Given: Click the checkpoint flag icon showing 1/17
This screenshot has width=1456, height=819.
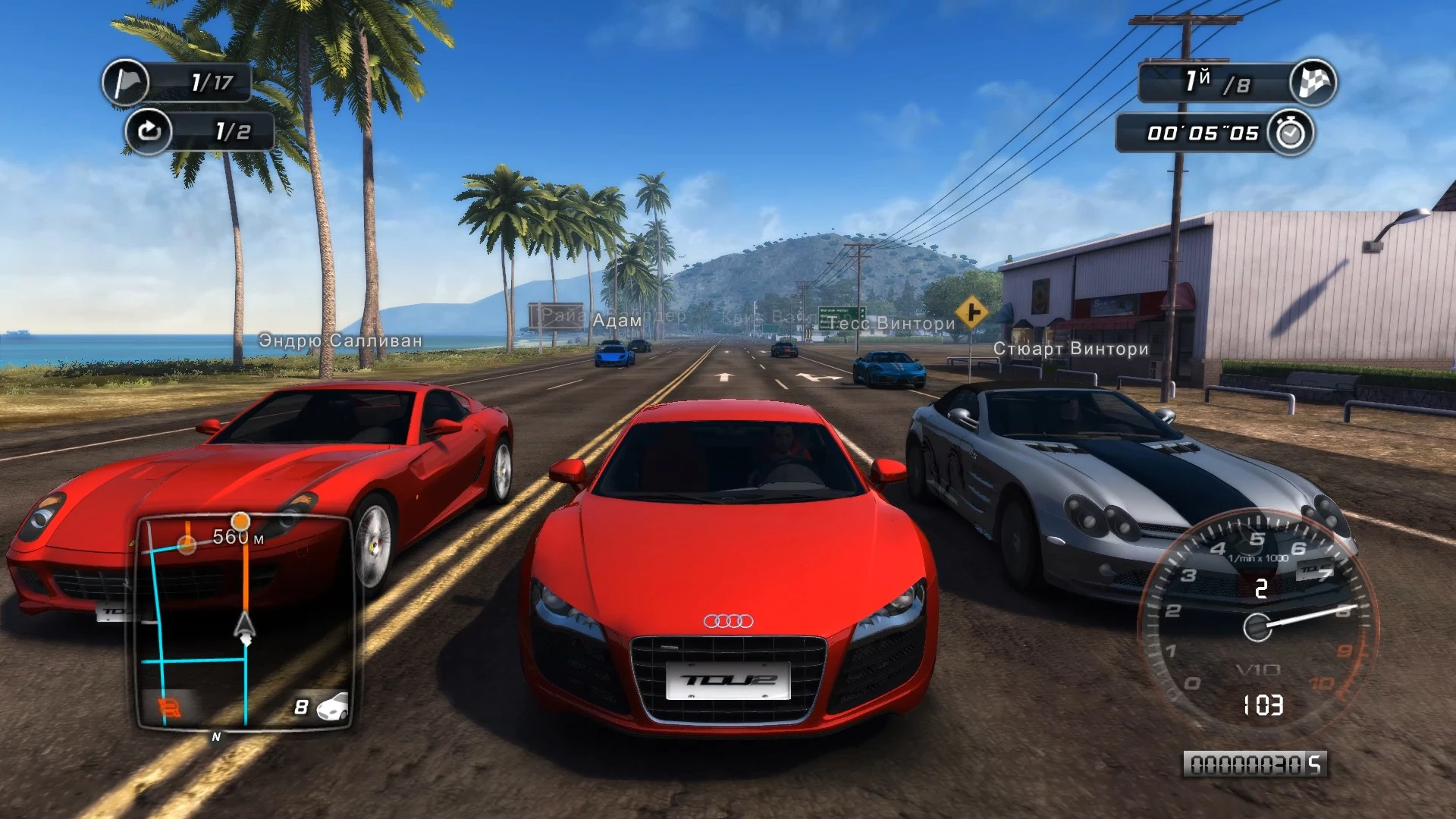Looking at the screenshot, I should tap(126, 83).
